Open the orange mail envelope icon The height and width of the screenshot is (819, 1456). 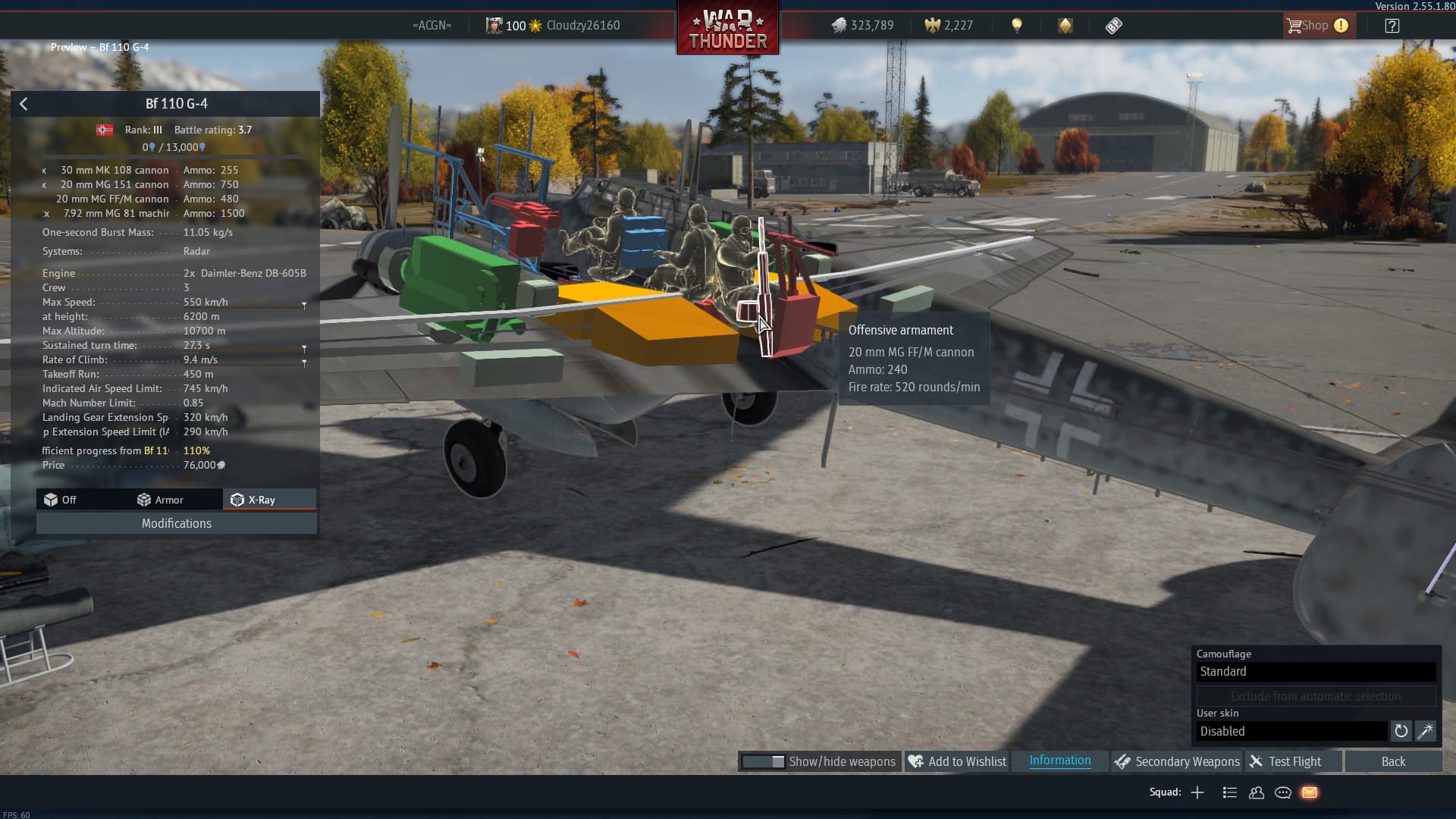1310,792
